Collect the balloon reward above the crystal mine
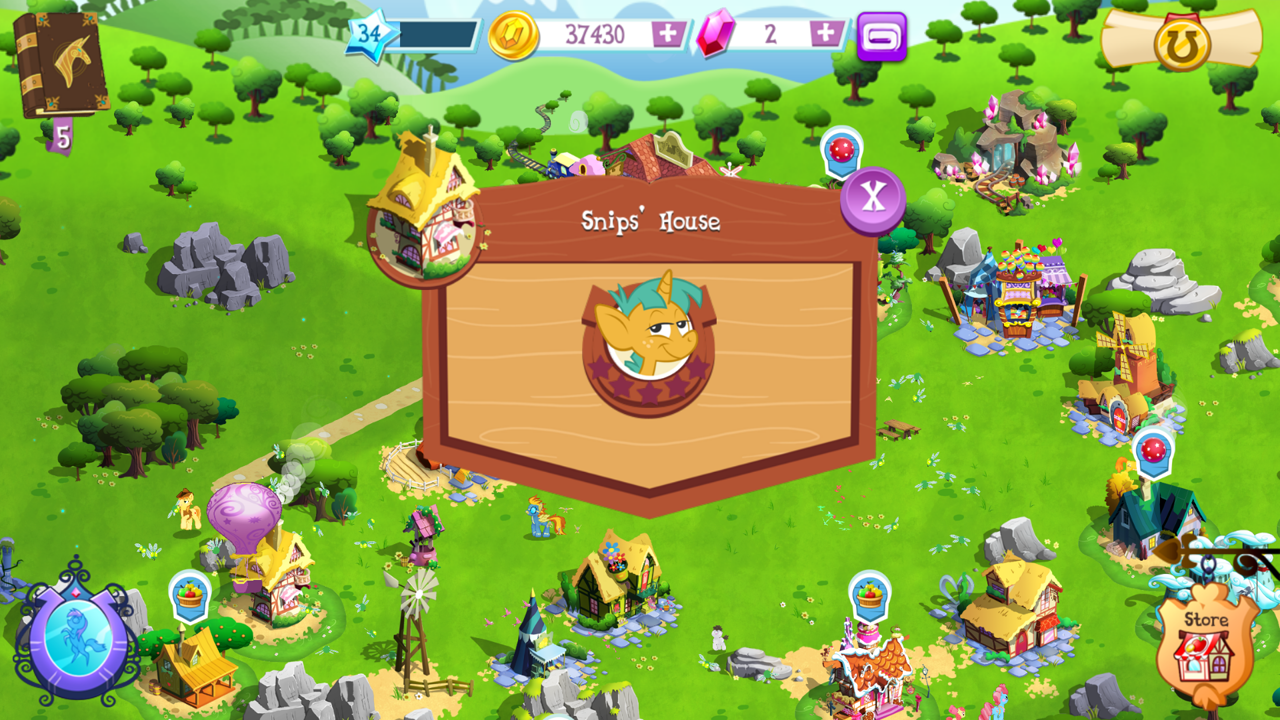This screenshot has width=1280, height=720. point(843,153)
